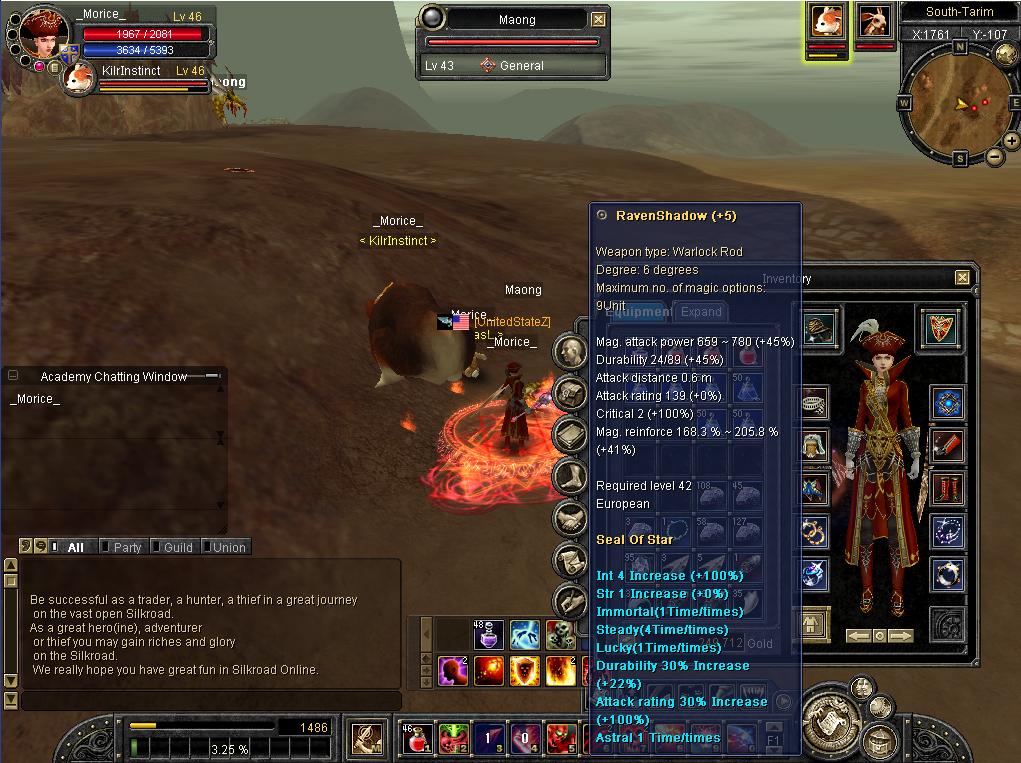This screenshot has width=1021, height=763.
Task: Close the Inventory window
Action: coord(962,278)
